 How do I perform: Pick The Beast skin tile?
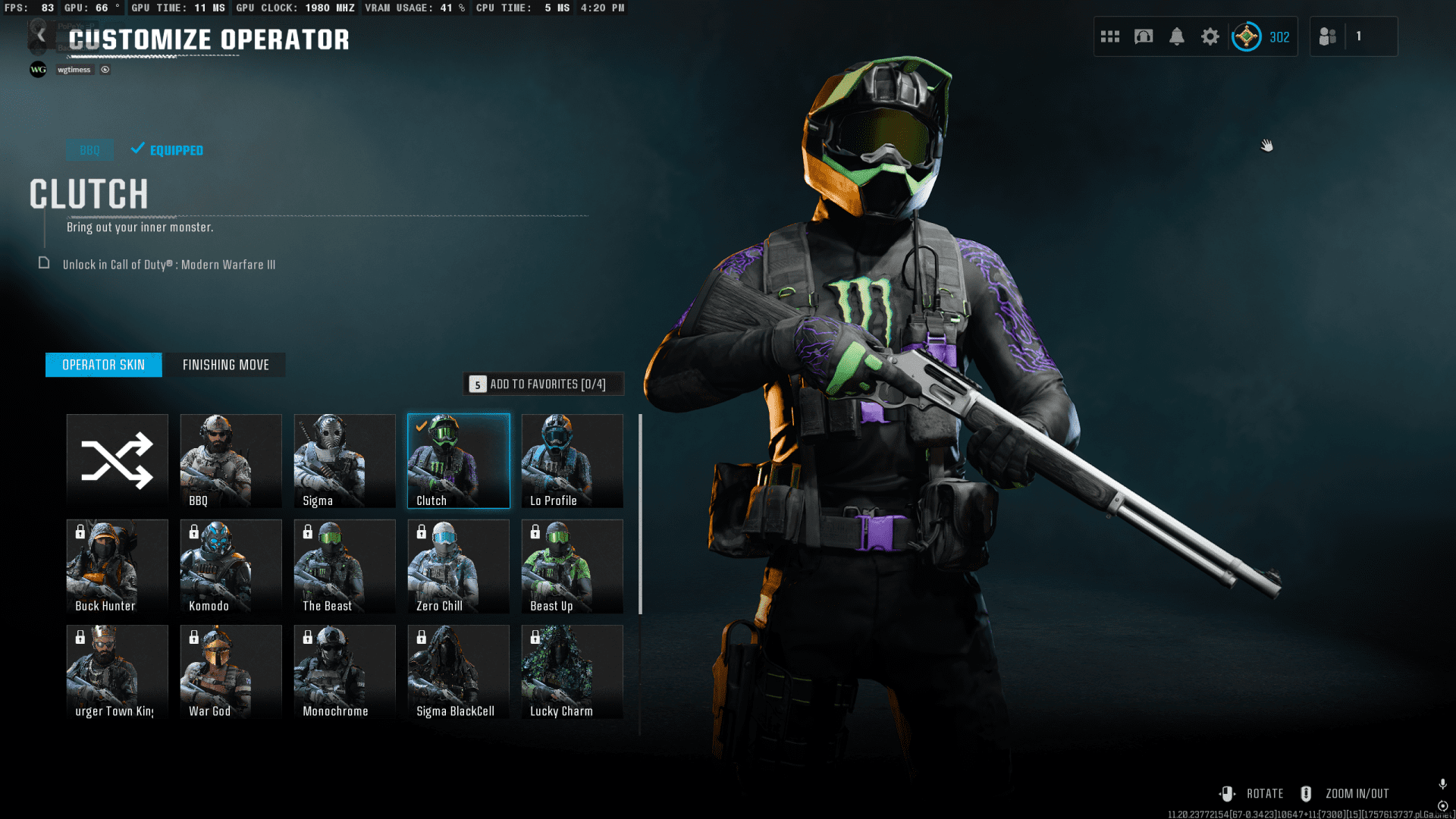(345, 566)
